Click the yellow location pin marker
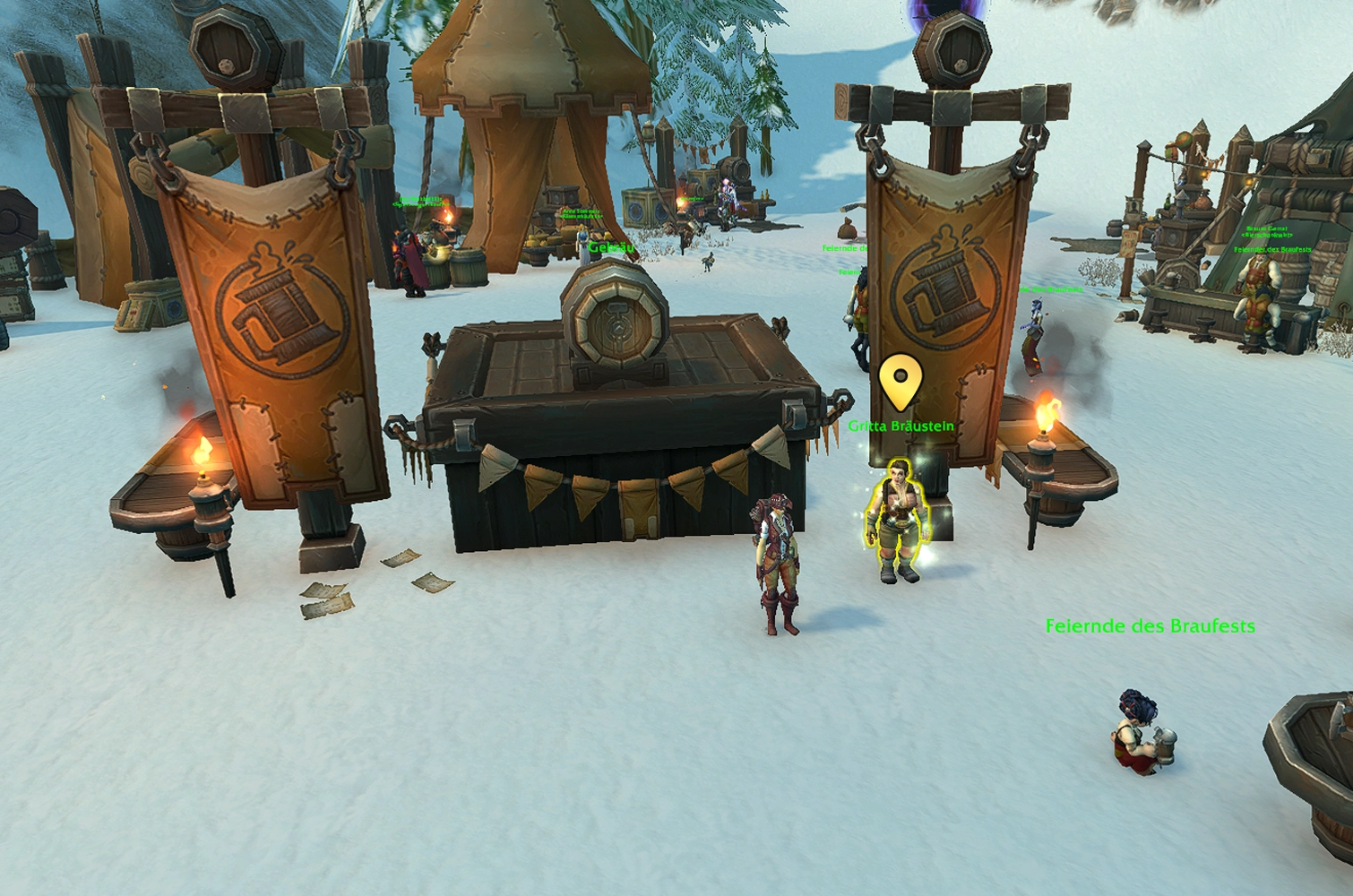Screen dimensions: 1353x896 (x=900, y=381)
